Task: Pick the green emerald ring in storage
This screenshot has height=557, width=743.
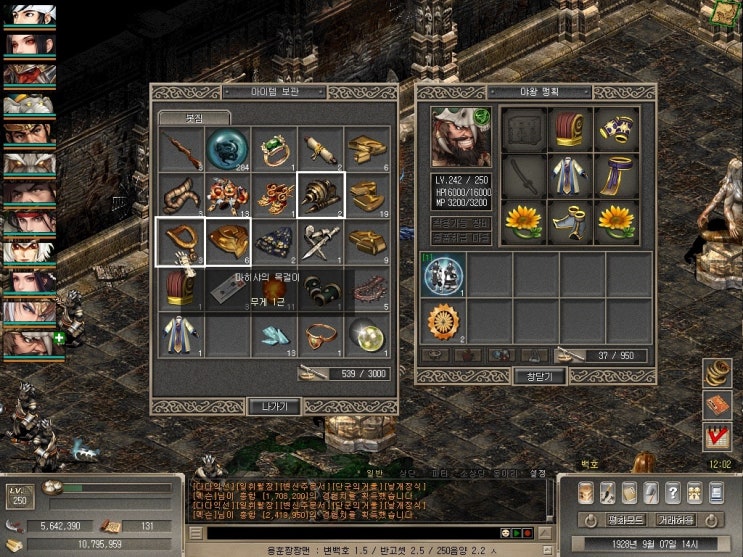Action: (274, 149)
